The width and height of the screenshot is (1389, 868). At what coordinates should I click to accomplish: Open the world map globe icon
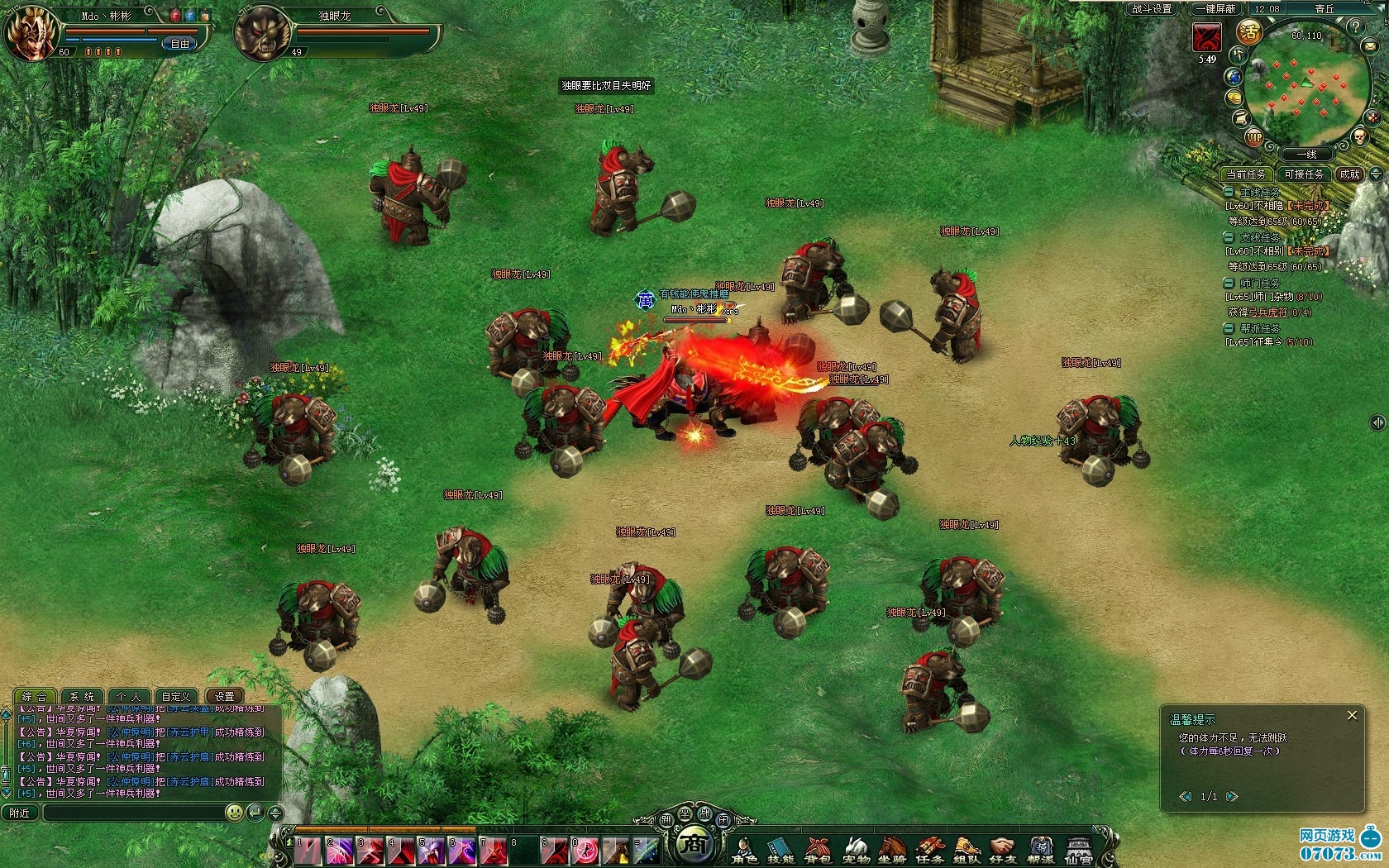(1234, 77)
